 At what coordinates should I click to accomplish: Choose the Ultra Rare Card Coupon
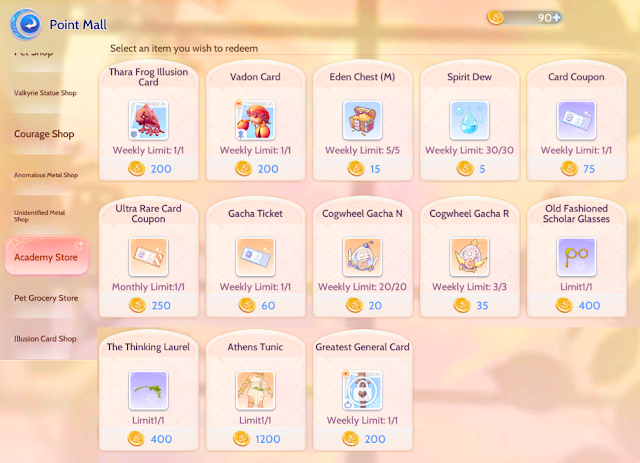(148, 257)
